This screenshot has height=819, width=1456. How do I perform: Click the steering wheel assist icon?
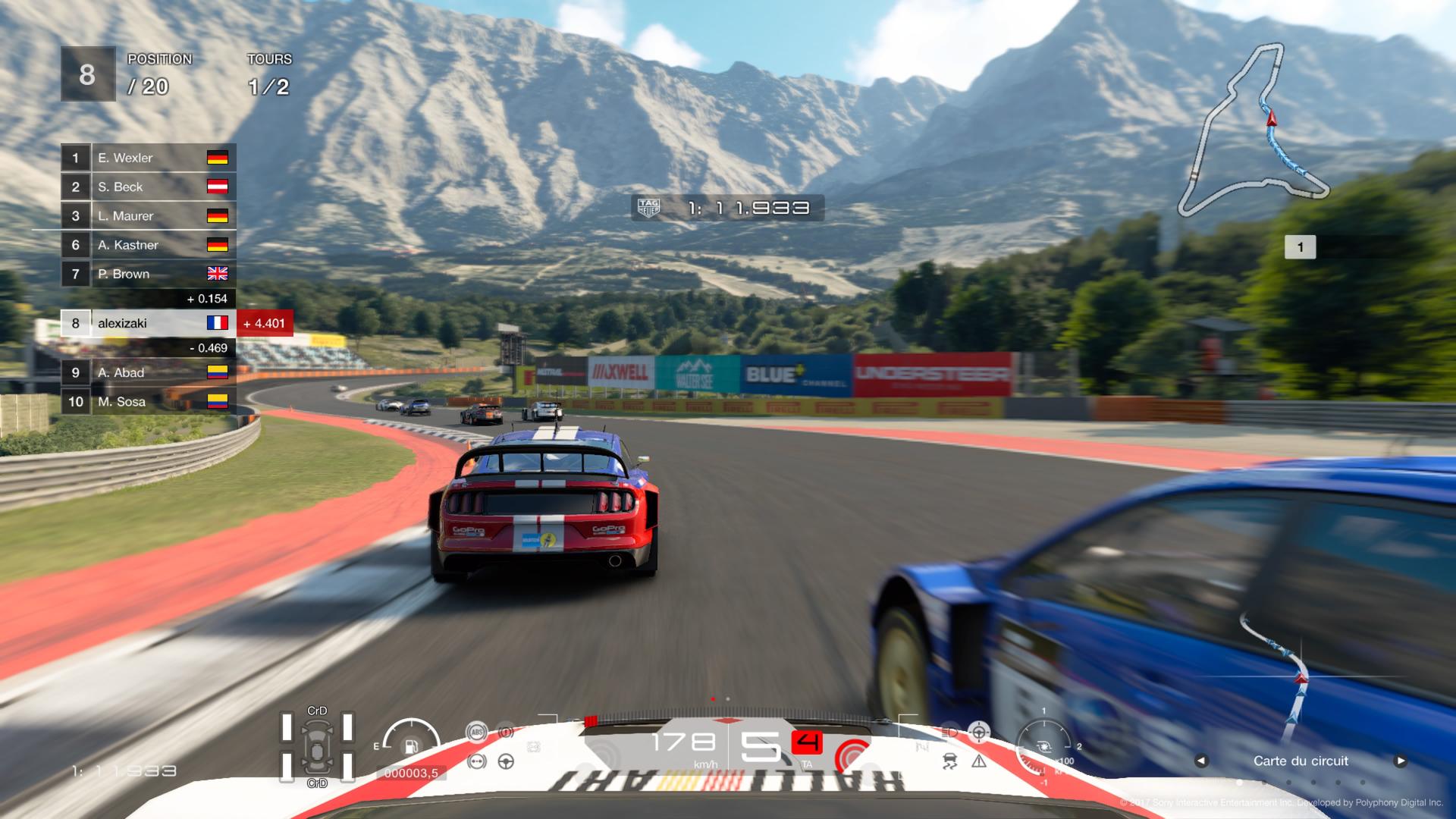(506, 761)
